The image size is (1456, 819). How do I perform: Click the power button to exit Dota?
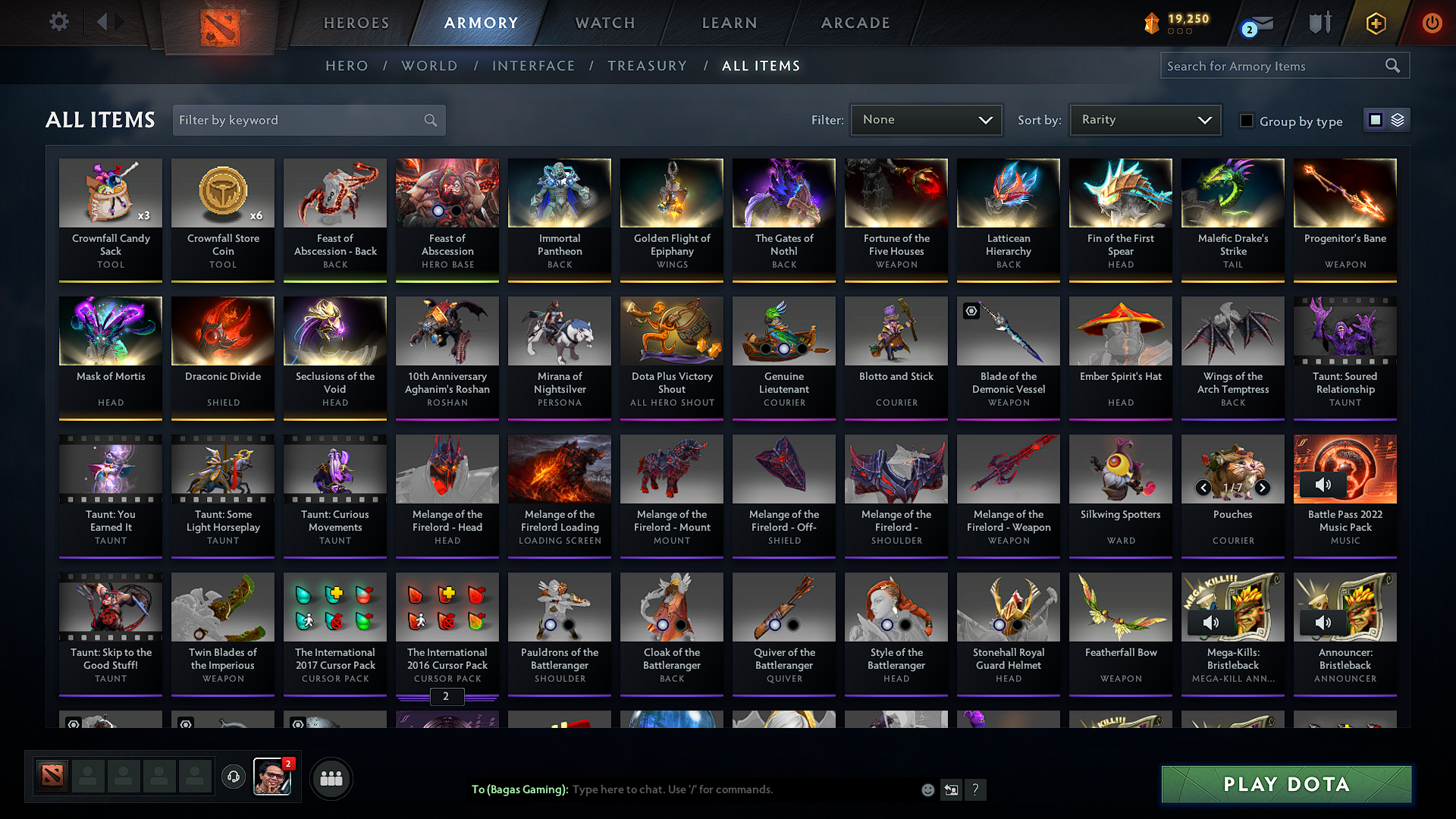1432,23
